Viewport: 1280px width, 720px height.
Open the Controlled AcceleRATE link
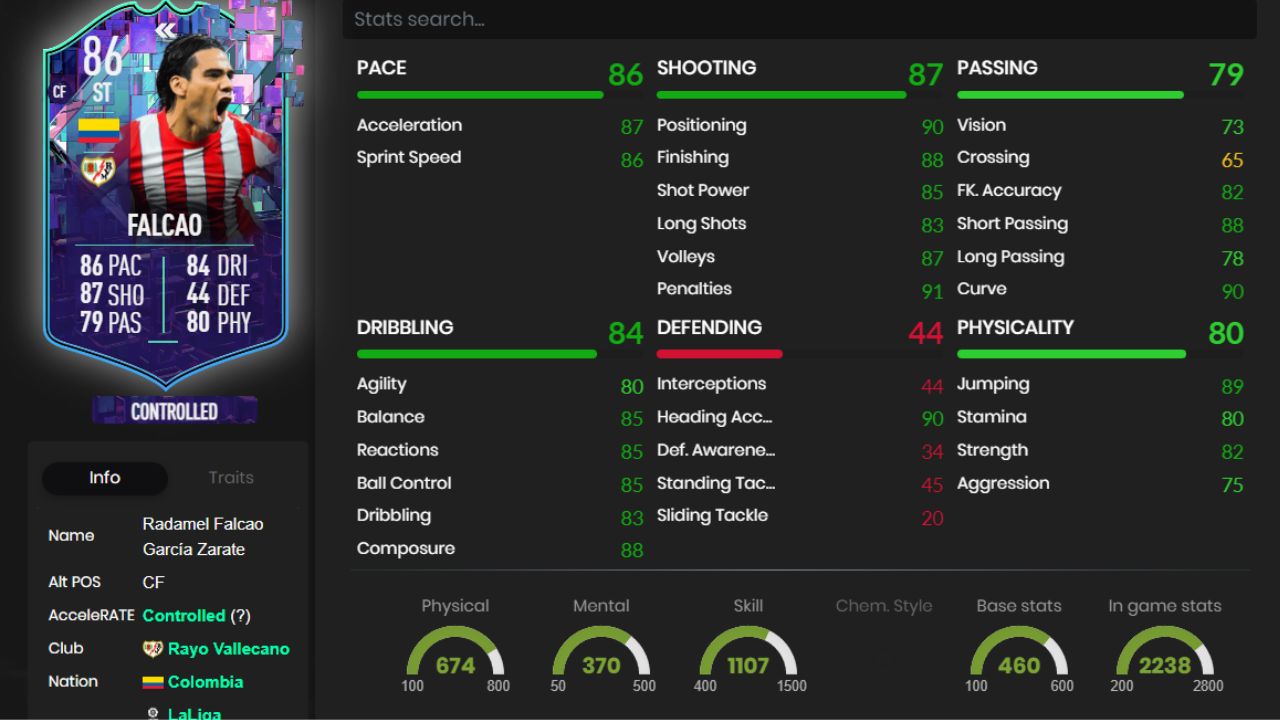(181, 615)
